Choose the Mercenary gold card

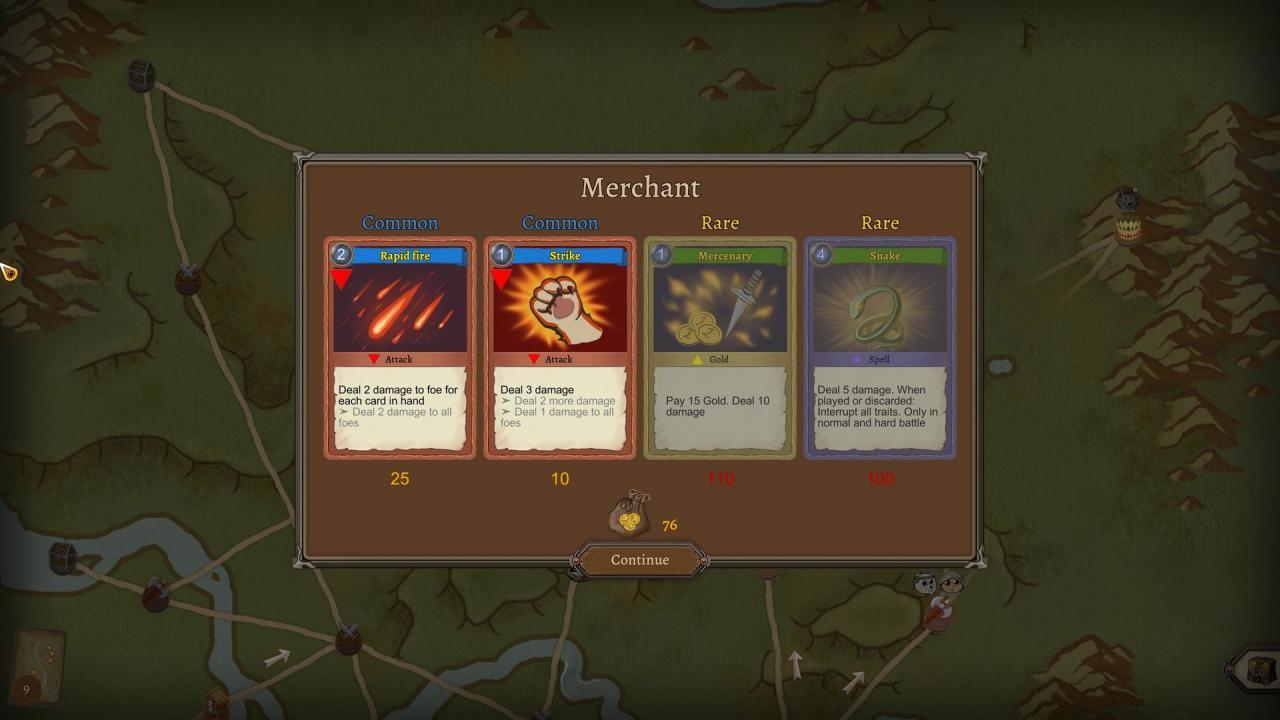pyautogui.click(x=720, y=348)
